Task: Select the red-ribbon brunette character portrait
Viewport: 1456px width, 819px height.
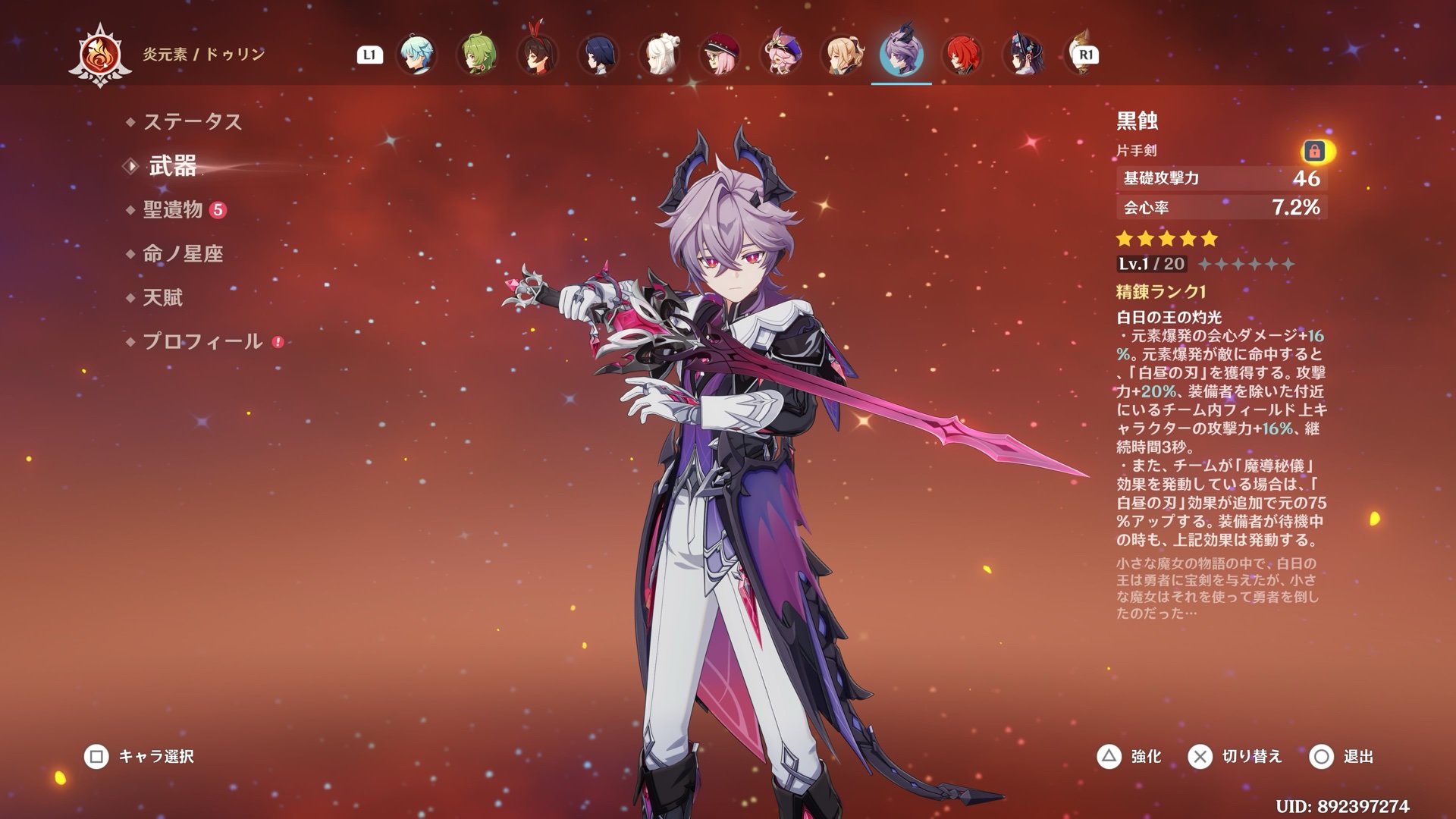Action: click(538, 54)
